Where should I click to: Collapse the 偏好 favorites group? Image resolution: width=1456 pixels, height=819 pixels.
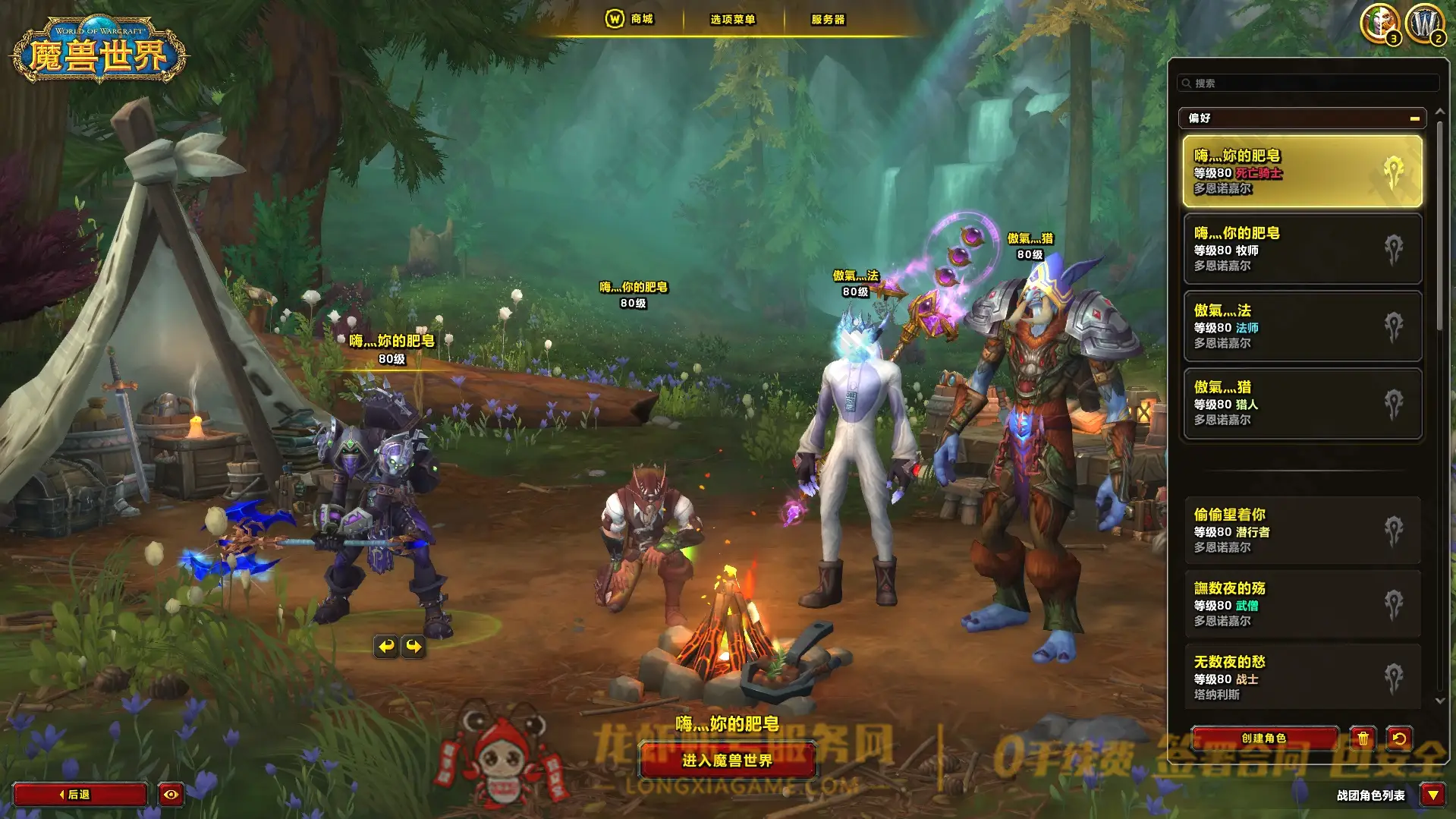click(x=1414, y=118)
